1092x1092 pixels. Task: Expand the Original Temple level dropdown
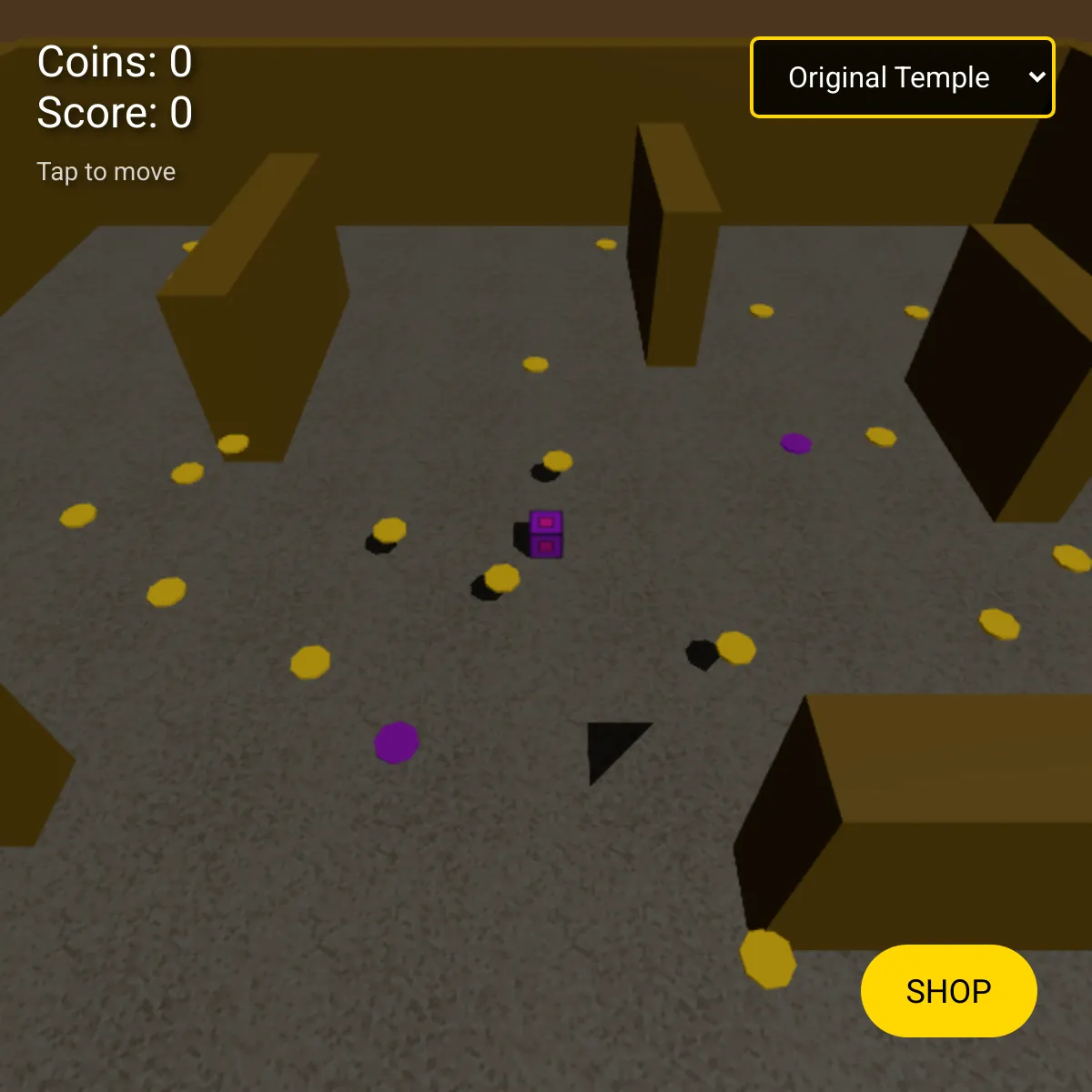point(902,77)
